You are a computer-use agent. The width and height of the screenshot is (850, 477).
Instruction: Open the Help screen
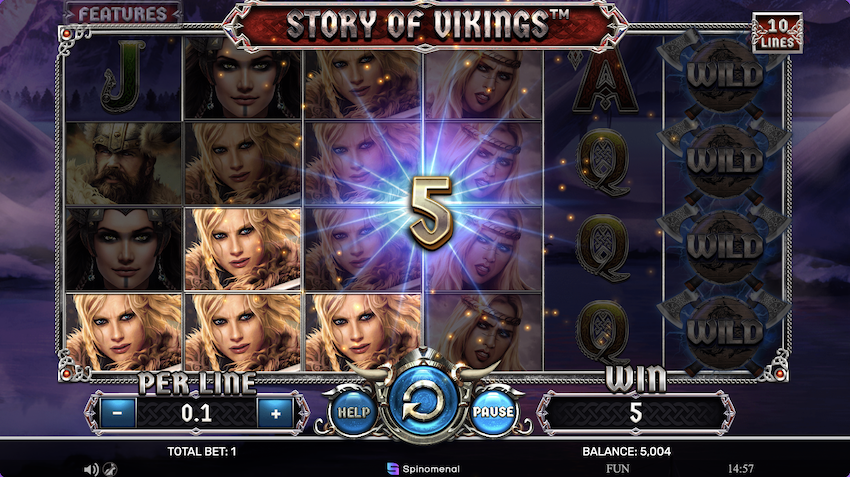click(351, 411)
